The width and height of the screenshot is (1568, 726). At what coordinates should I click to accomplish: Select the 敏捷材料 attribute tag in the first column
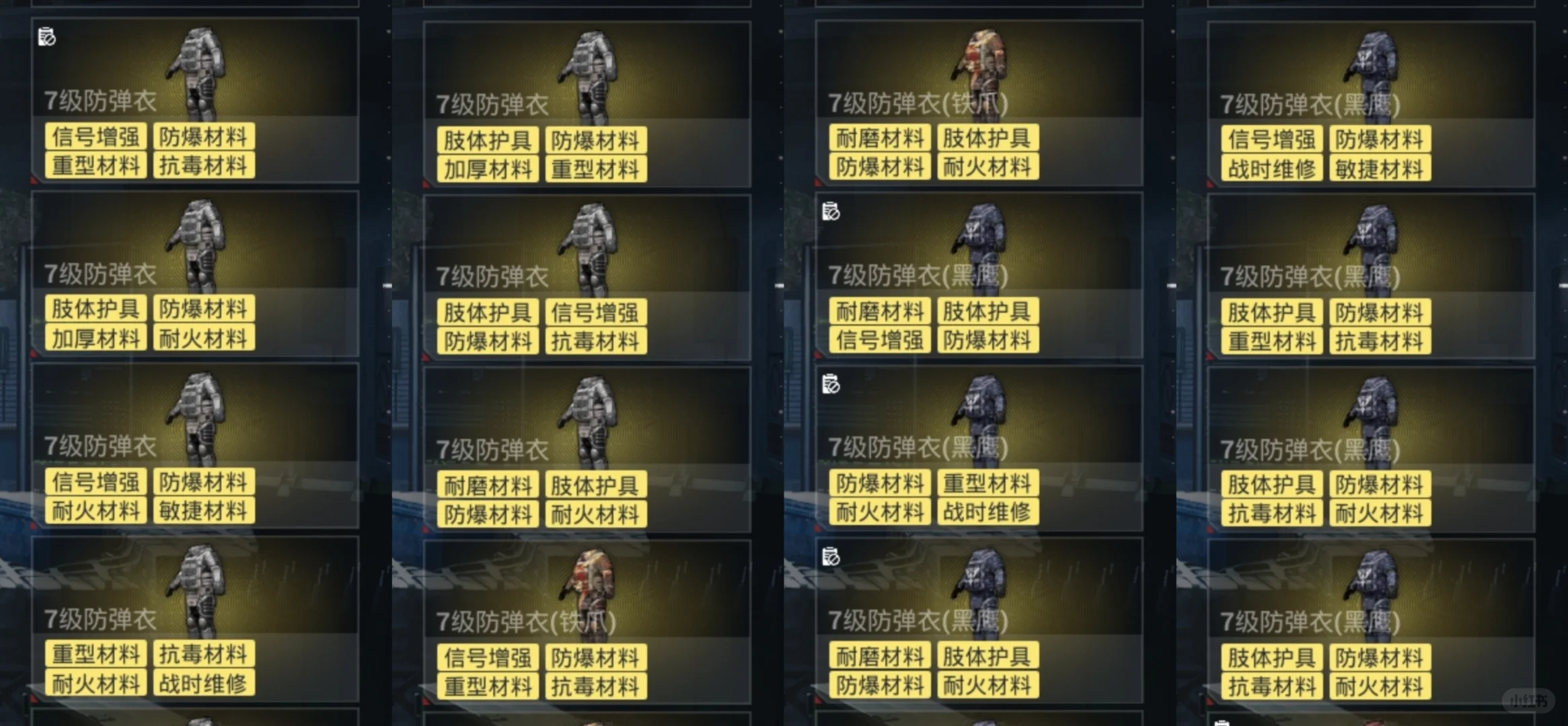pyautogui.click(x=204, y=511)
